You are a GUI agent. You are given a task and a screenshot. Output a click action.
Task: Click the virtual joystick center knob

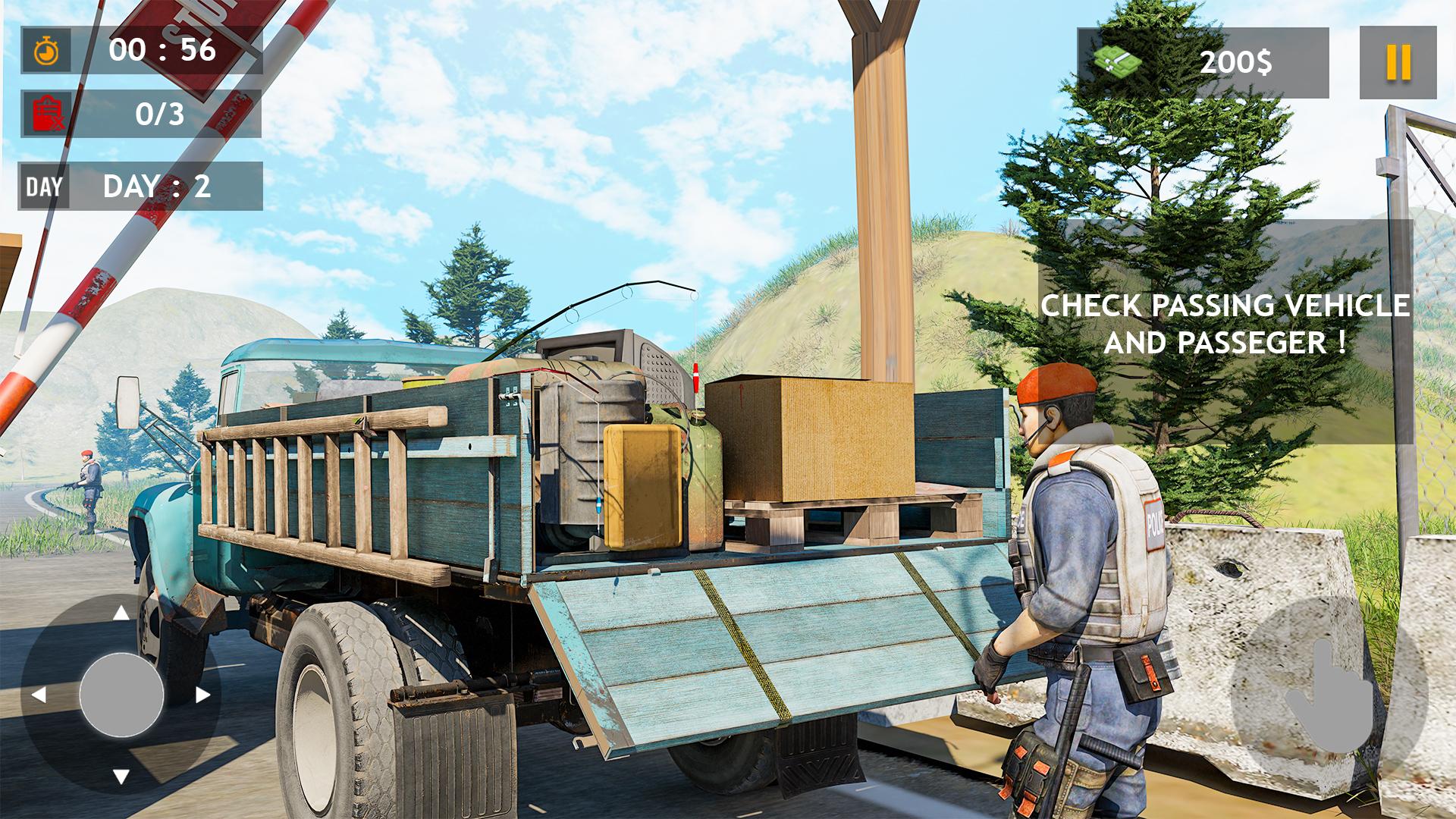click(x=121, y=694)
